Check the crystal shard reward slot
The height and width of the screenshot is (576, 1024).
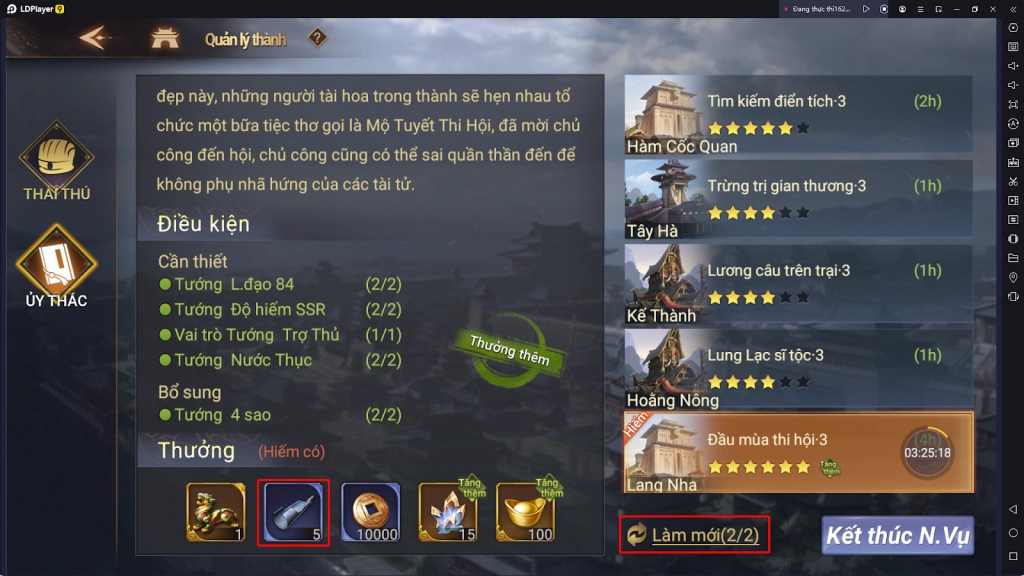pyautogui.click(x=448, y=512)
